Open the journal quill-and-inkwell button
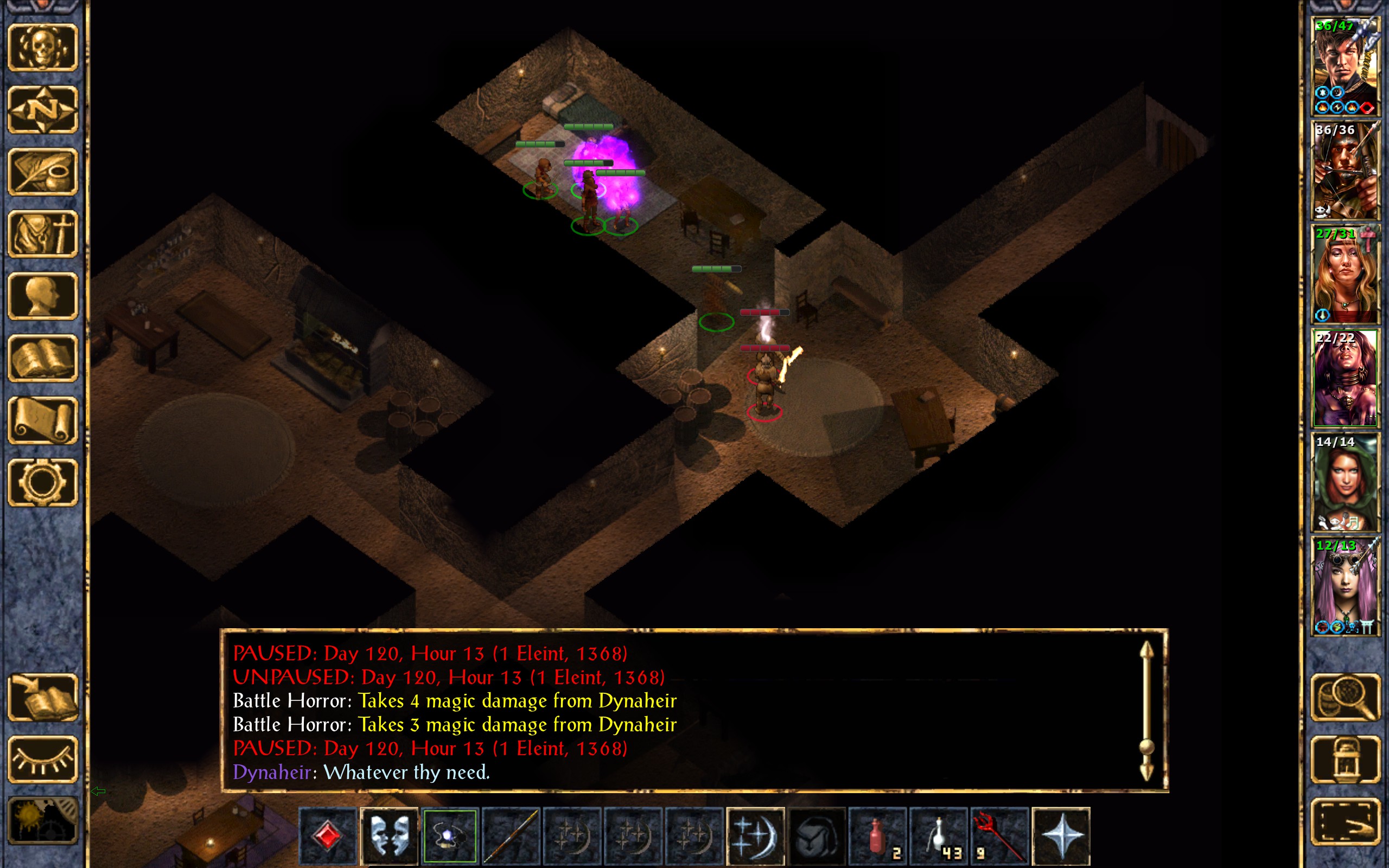 tap(42, 171)
